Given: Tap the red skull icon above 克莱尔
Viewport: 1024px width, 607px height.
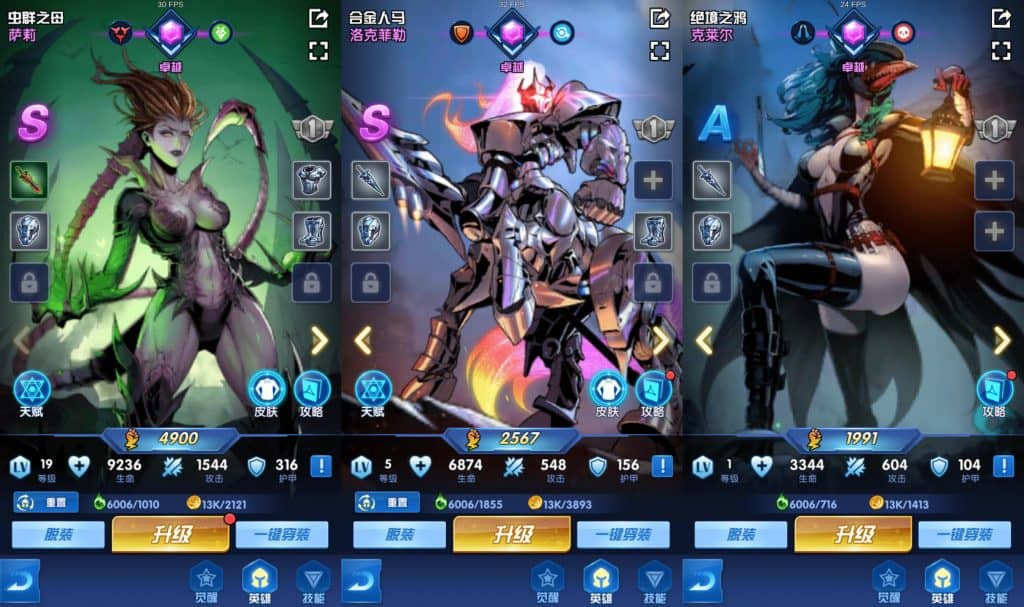Looking at the screenshot, I should tap(903, 32).
